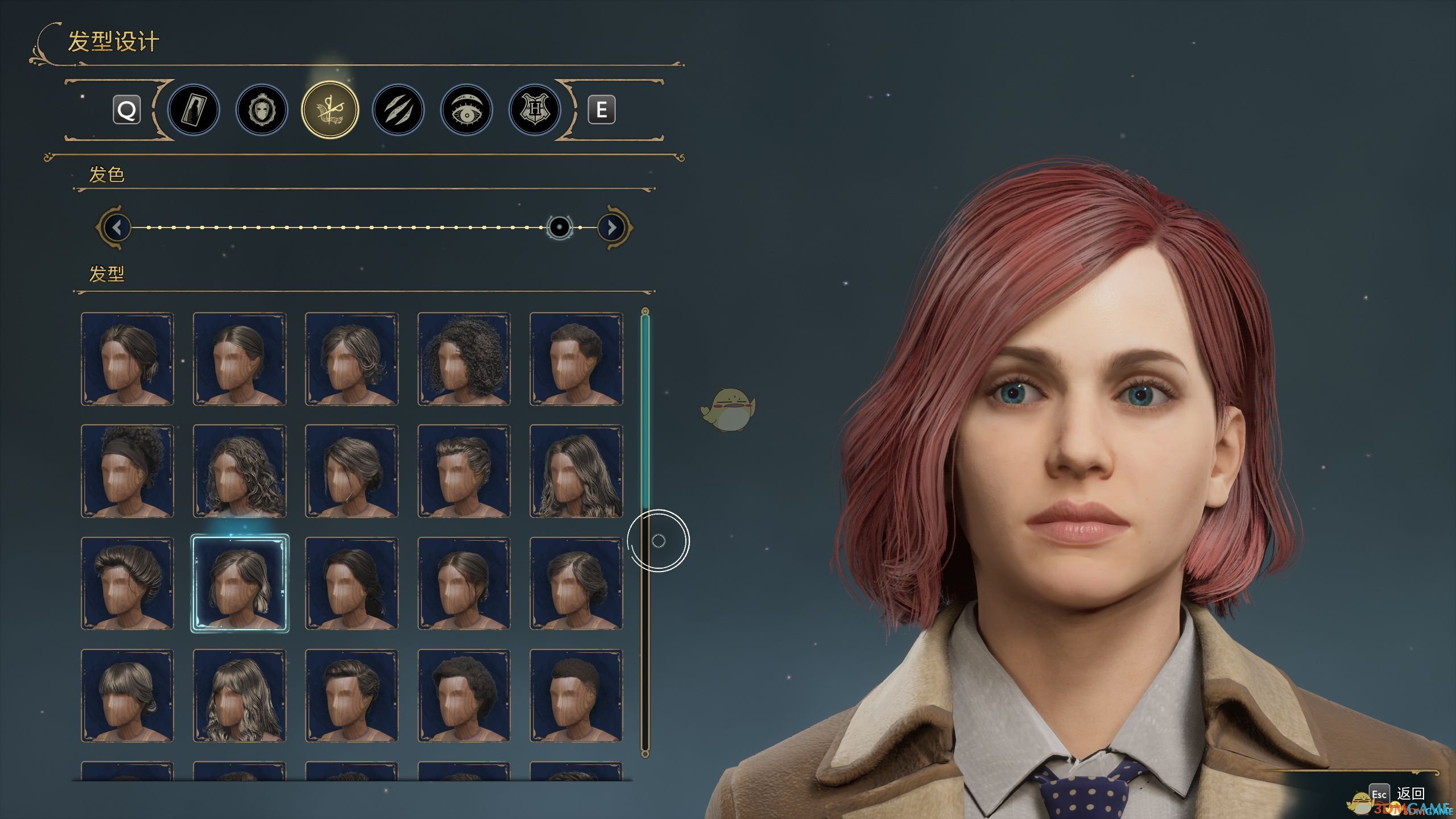Switch to the face mask mirror tab
Viewport: 1456px width, 819px height.
[262, 110]
